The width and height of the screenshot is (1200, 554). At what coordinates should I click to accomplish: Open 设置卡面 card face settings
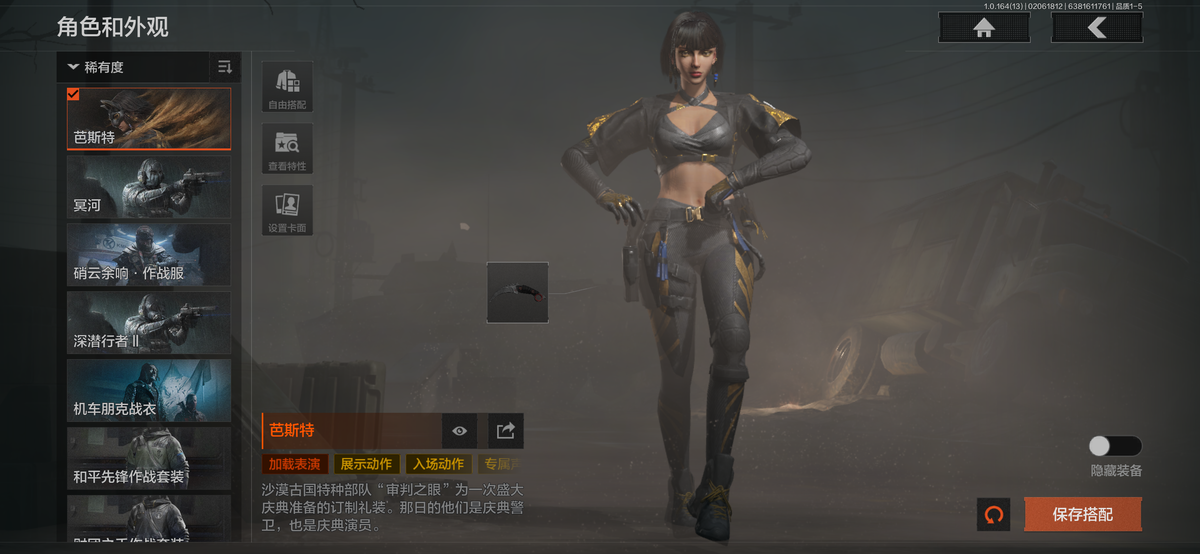287,210
